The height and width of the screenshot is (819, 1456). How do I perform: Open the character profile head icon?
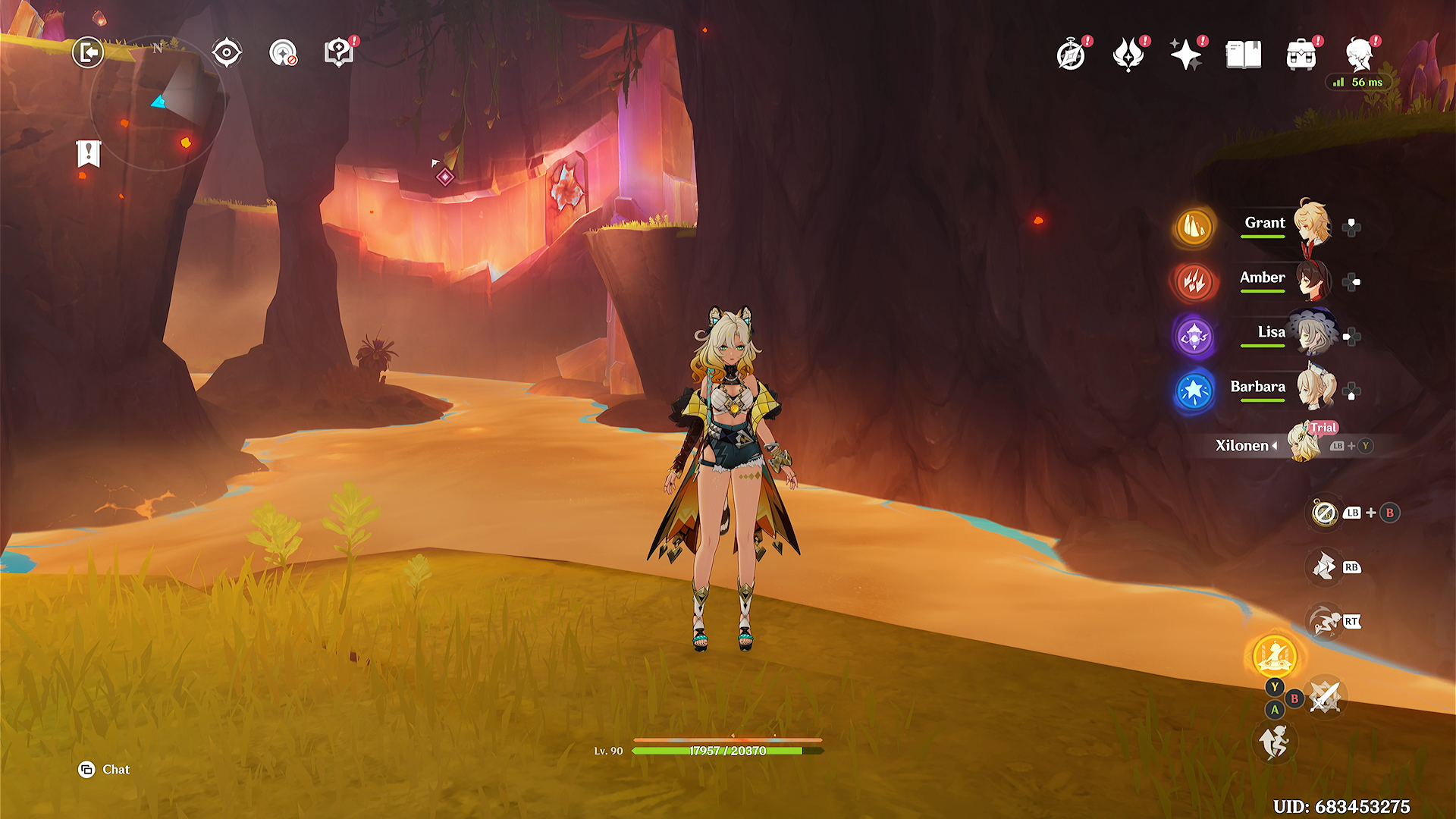pos(1359,55)
